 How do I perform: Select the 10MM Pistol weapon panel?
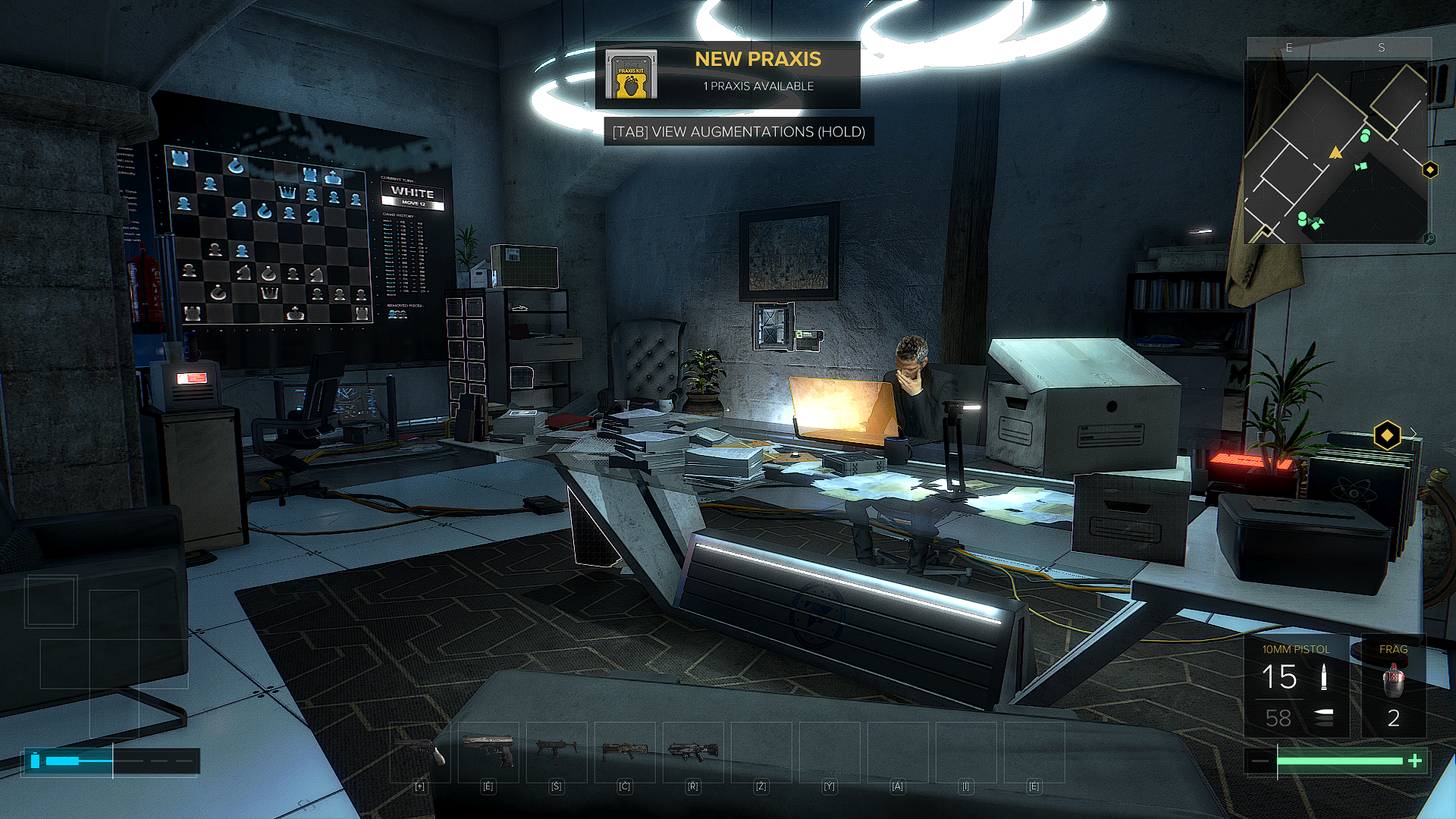1296,686
